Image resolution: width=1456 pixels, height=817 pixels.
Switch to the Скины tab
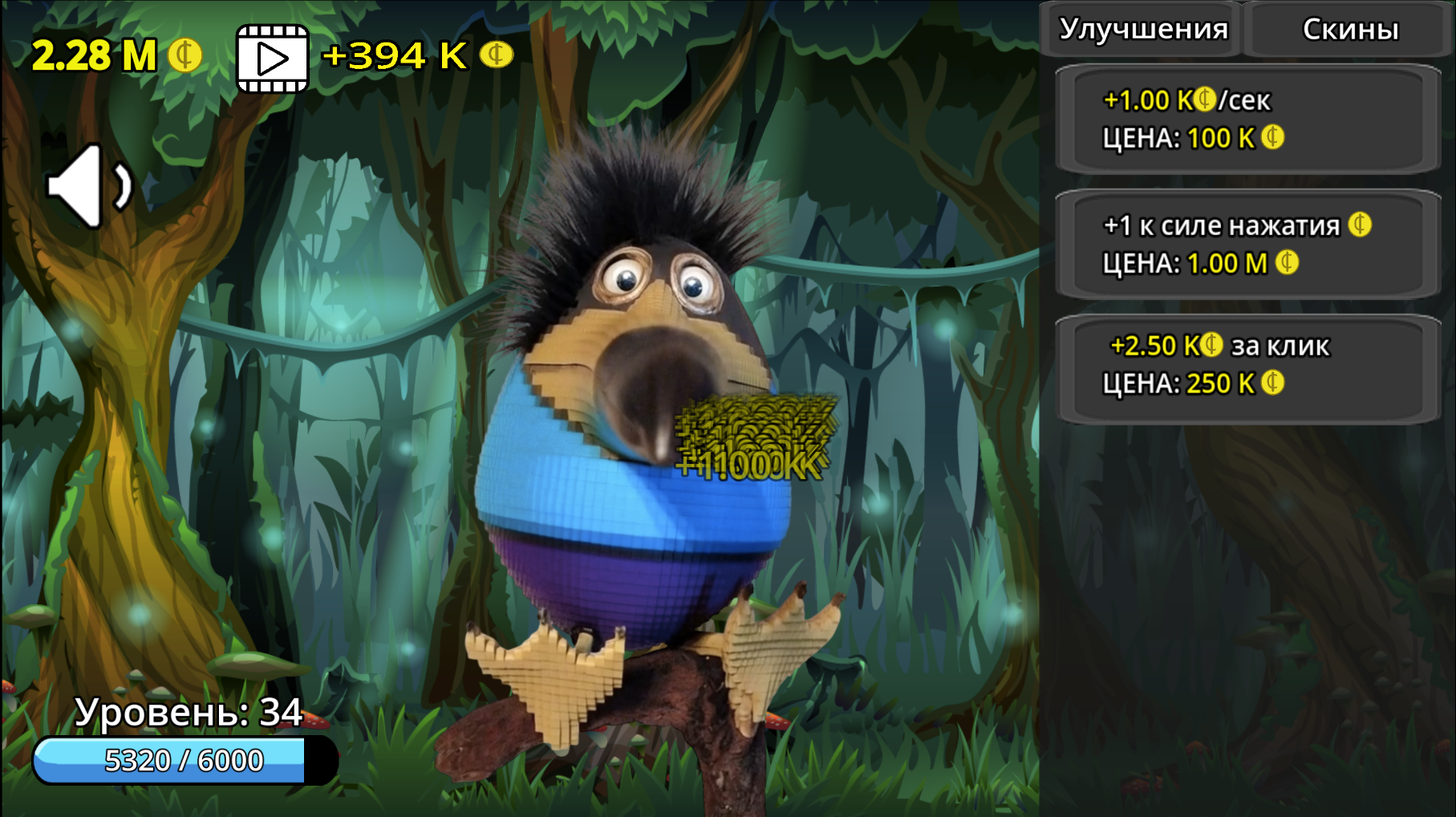(x=1350, y=30)
